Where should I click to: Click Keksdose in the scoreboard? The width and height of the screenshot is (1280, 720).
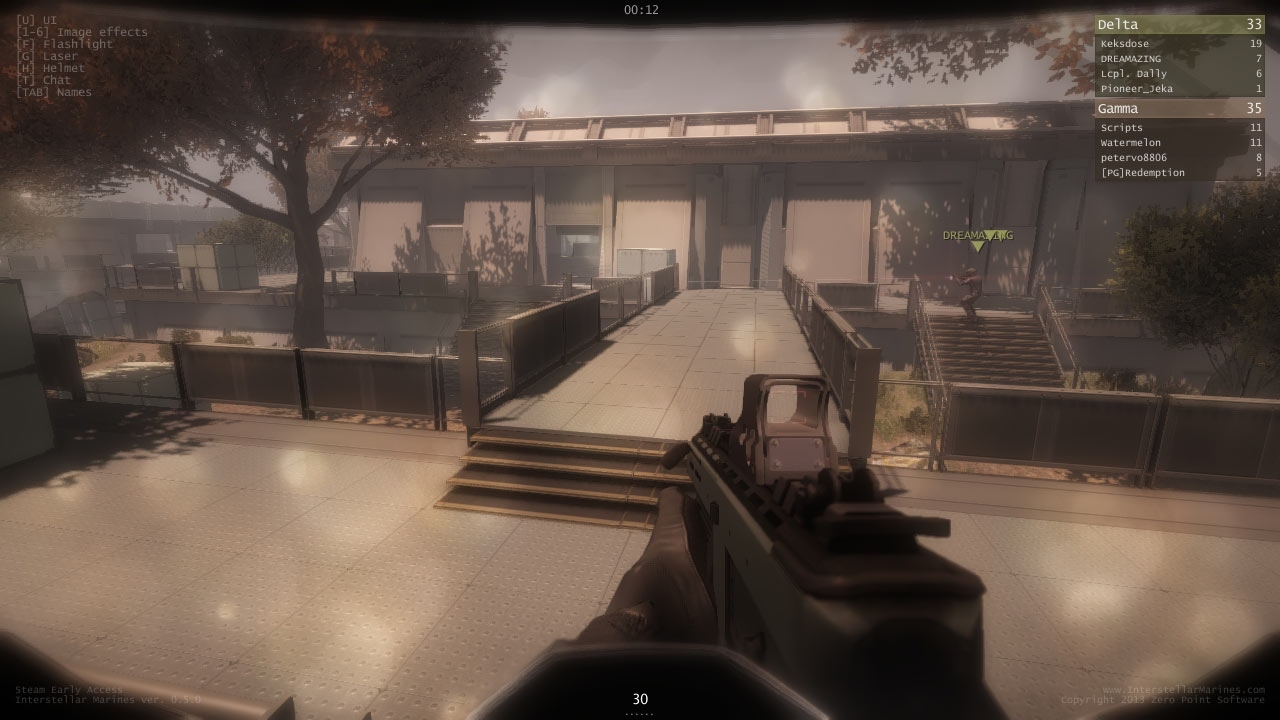pyautogui.click(x=1179, y=44)
